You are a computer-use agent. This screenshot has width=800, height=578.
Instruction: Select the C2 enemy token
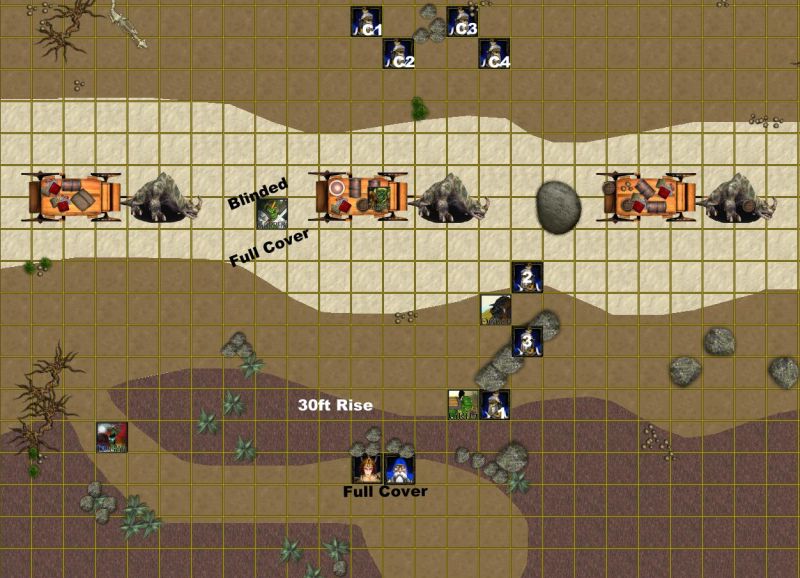tap(398, 54)
